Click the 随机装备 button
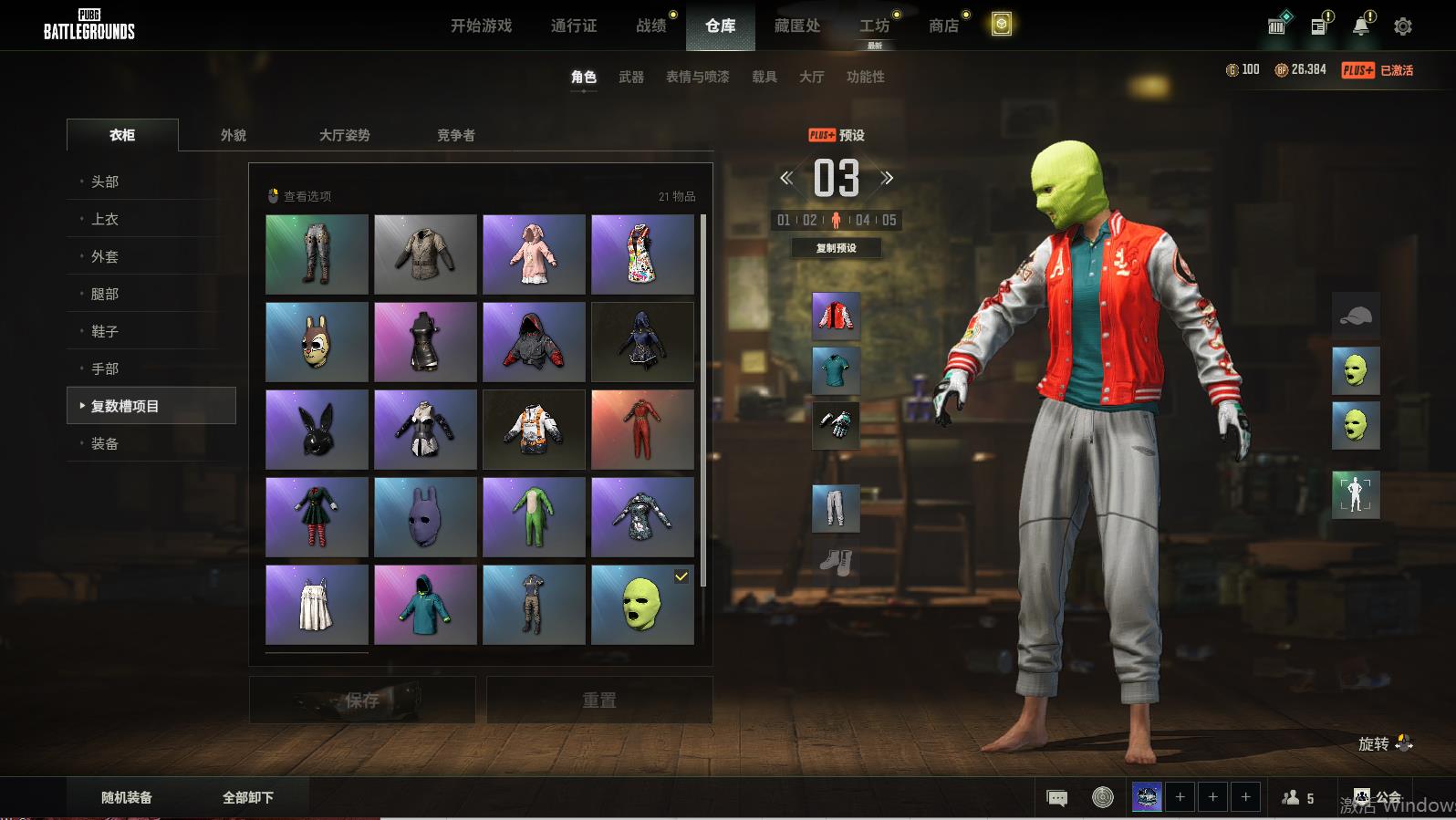Viewport: 1456px width, 820px height. pyautogui.click(x=127, y=797)
